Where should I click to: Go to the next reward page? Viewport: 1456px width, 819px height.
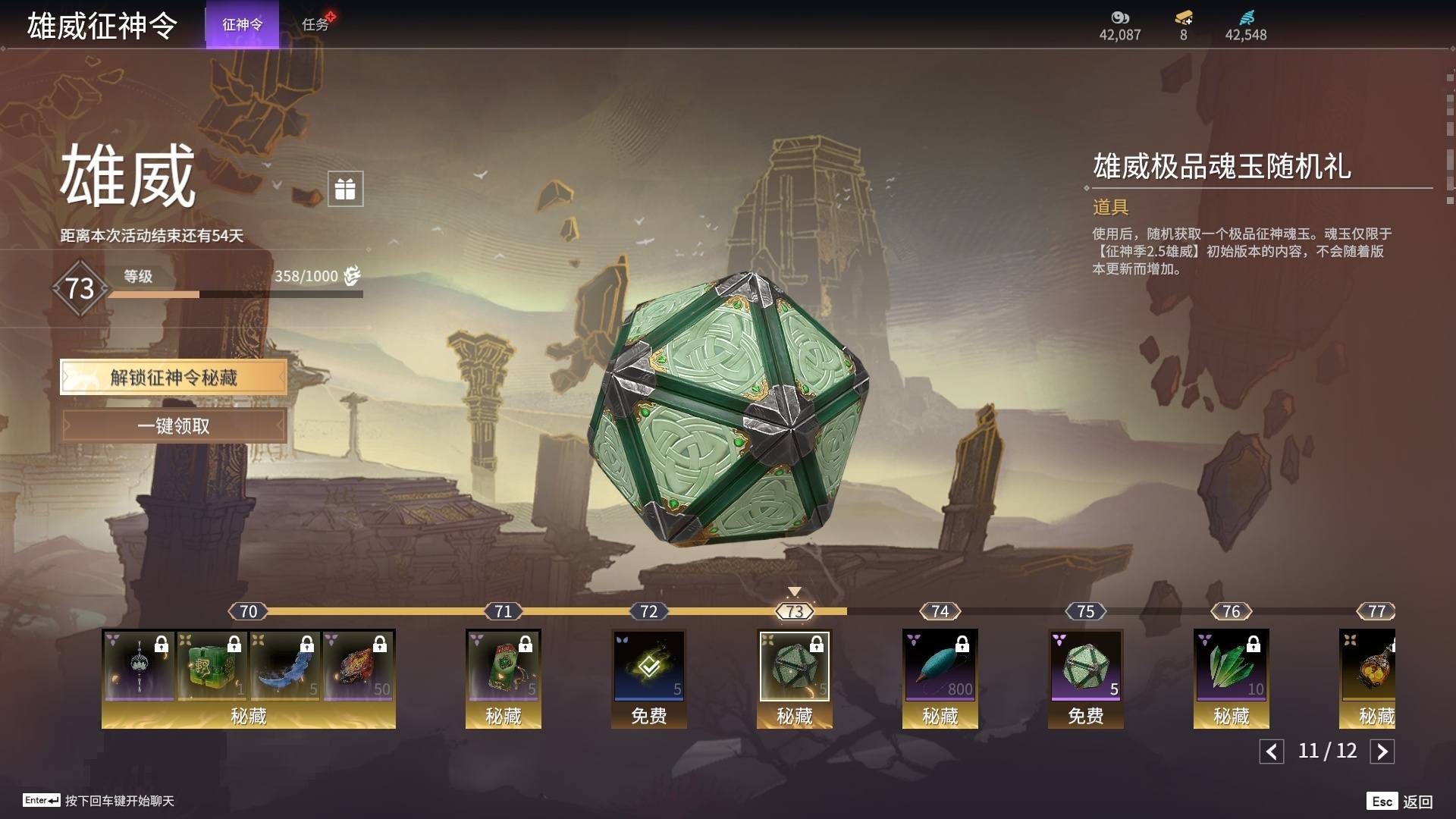coord(1382,752)
